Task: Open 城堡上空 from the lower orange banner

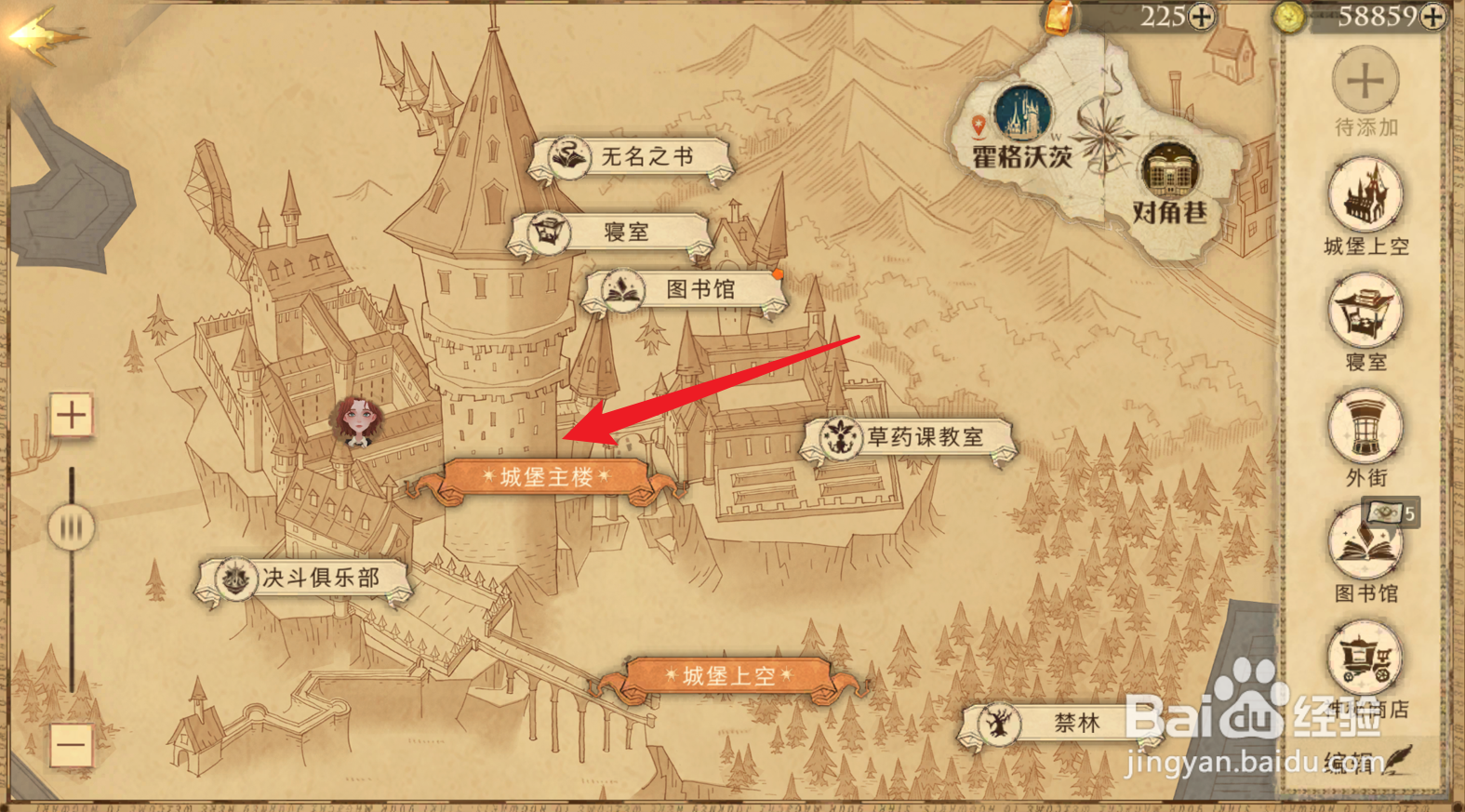Action: point(731,675)
